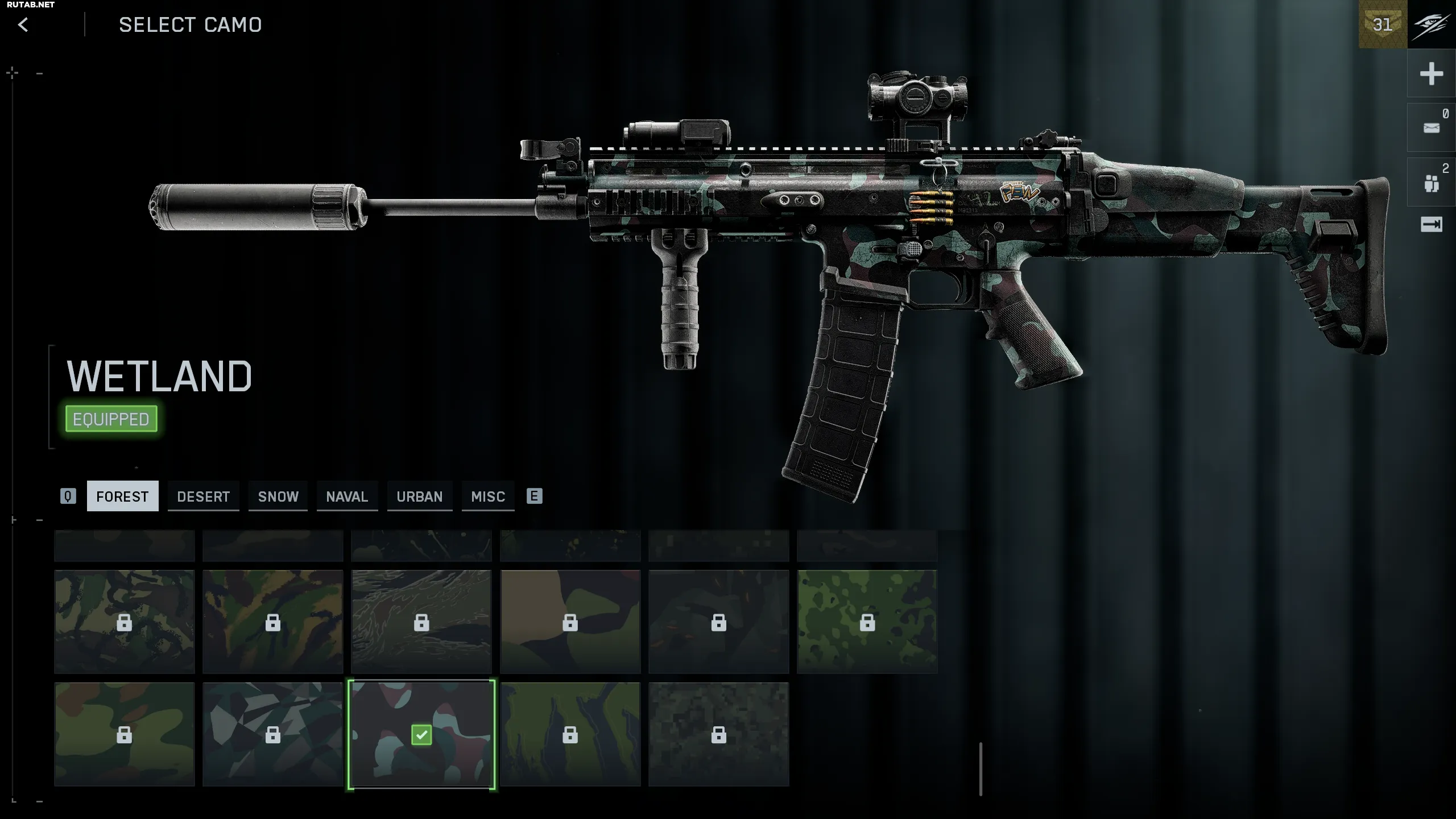Click the plus button in the corner

click(1431, 74)
